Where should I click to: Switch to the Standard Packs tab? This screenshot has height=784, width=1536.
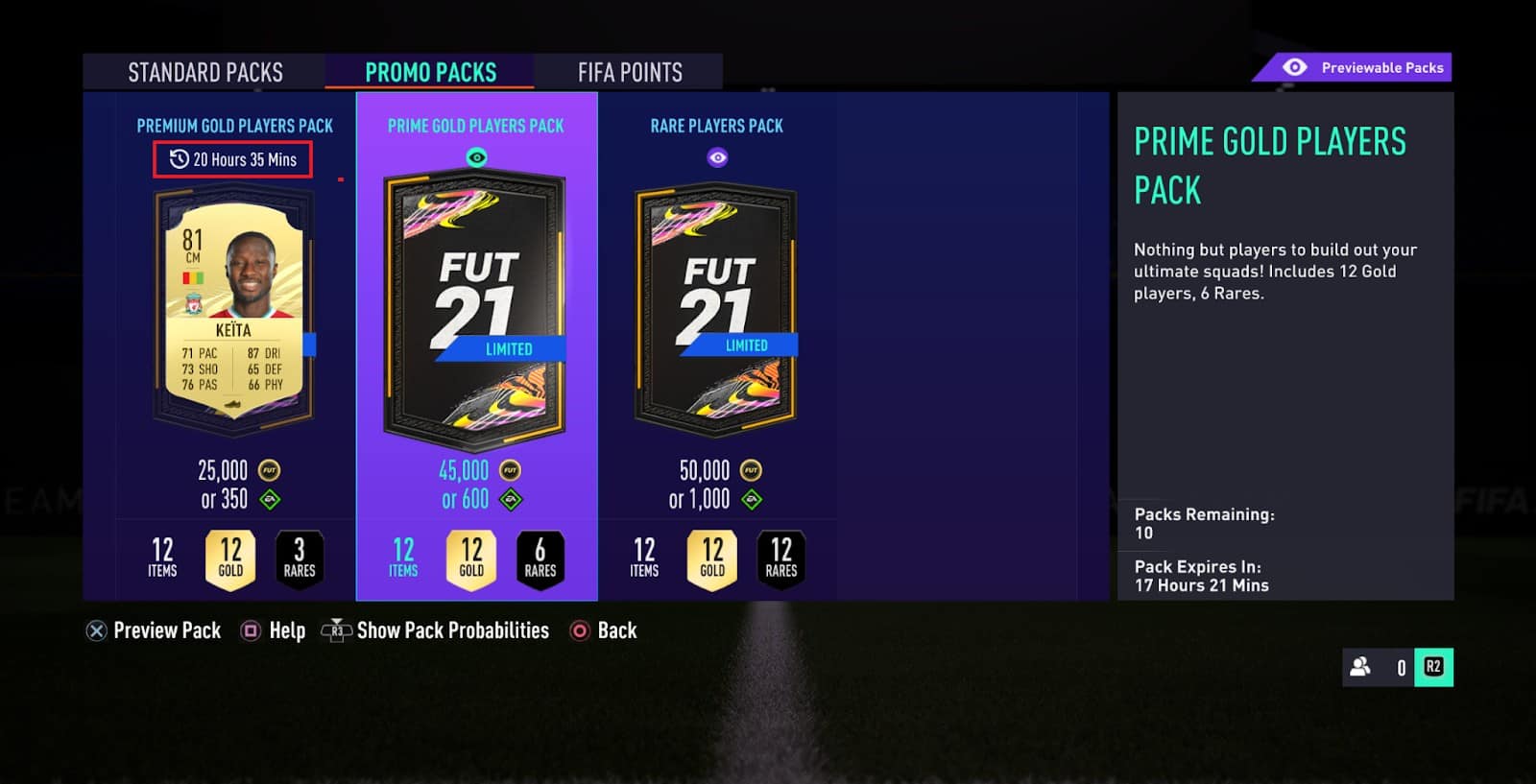204,71
